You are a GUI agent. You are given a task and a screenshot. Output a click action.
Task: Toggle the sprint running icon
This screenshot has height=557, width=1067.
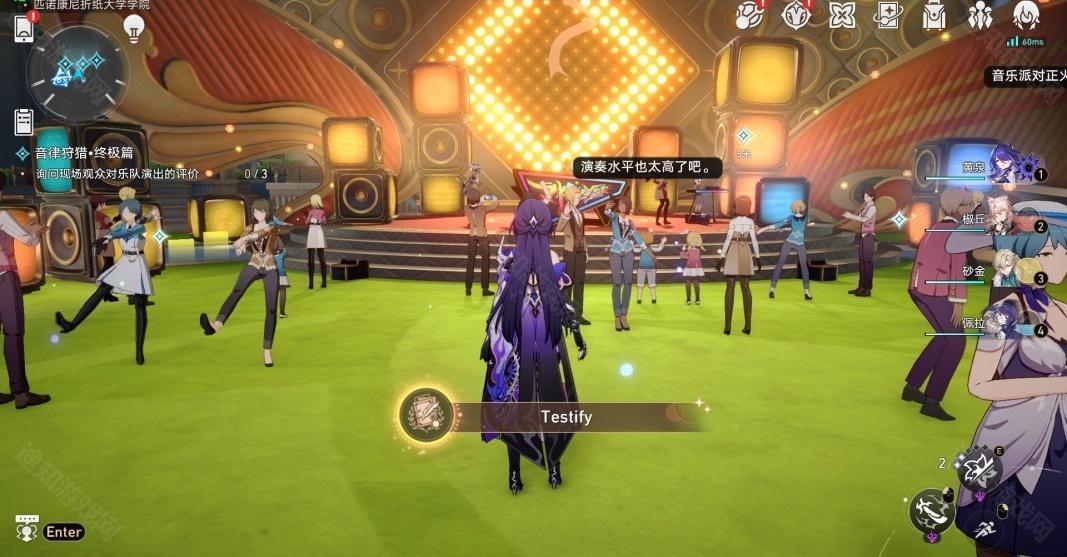pos(984,531)
